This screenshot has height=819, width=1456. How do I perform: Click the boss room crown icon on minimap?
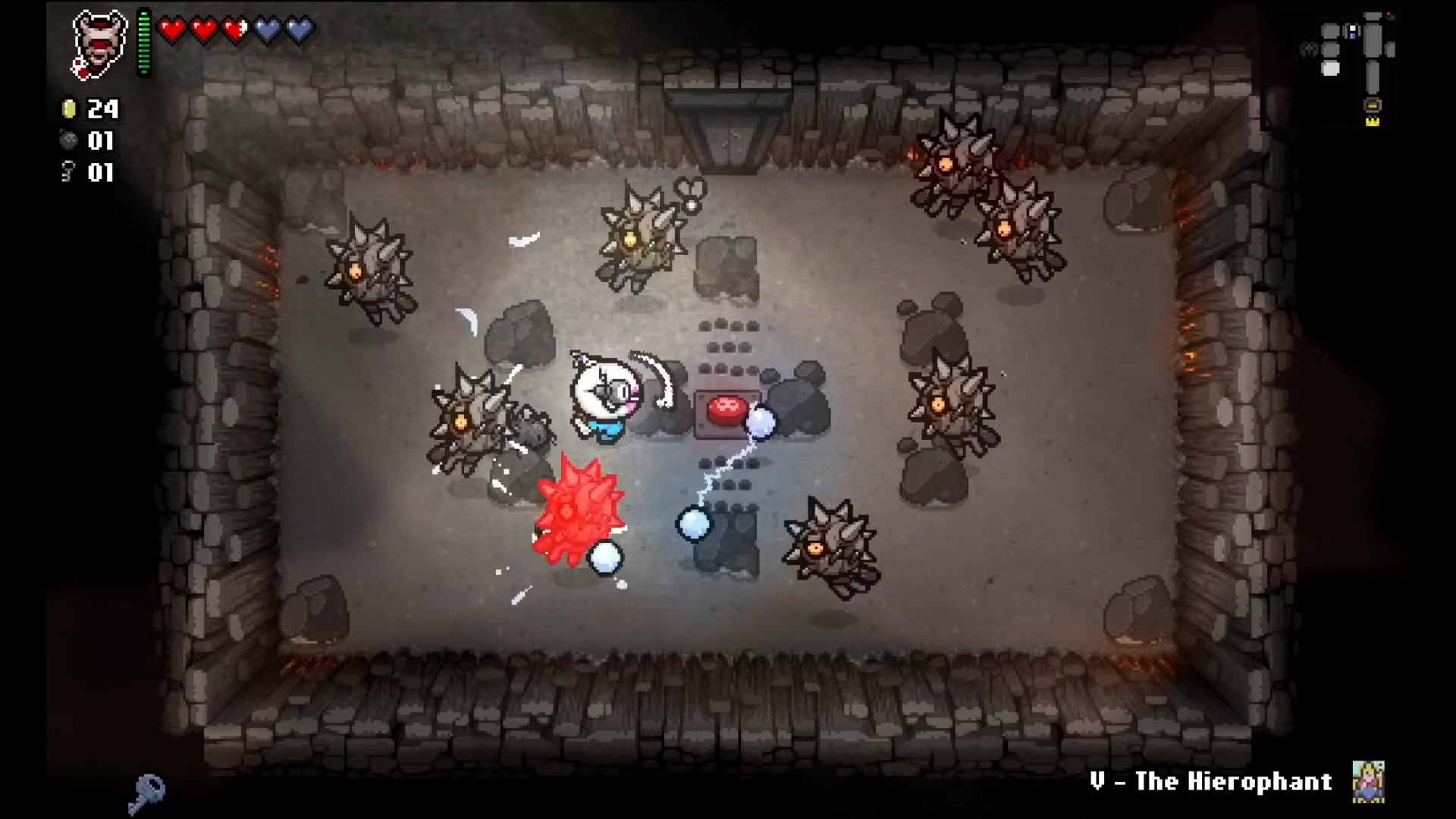click(1373, 121)
